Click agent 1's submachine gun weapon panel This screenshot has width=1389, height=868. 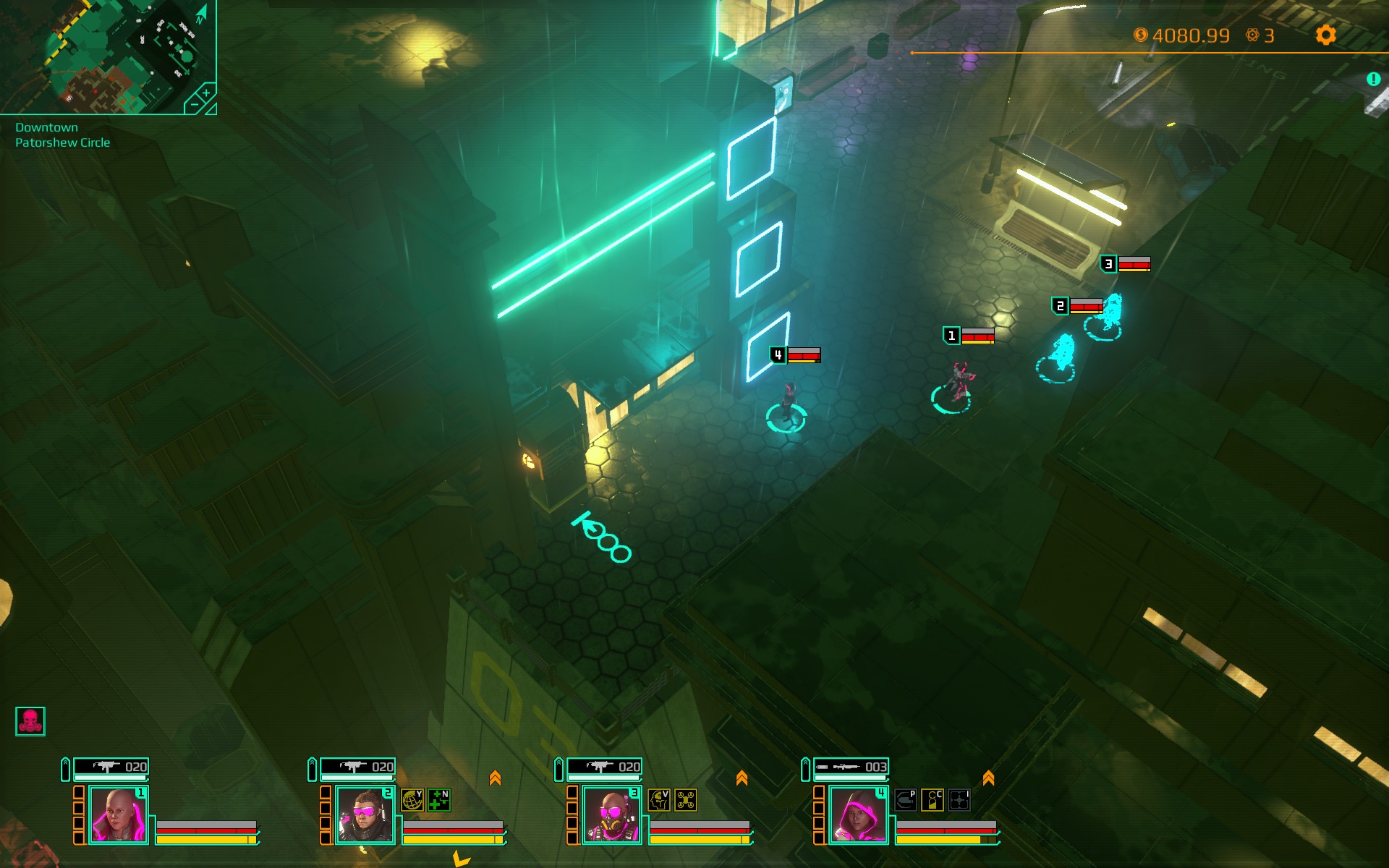pyautogui.click(x=111, y=767)
